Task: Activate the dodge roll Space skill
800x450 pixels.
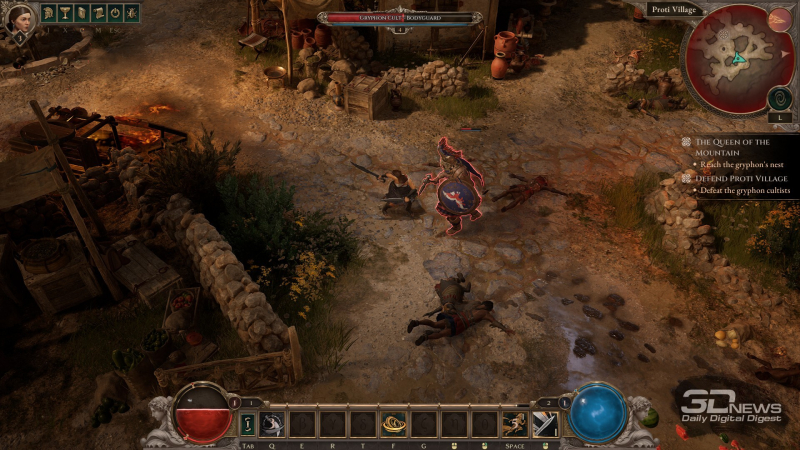Action: (x=515, y=424)
